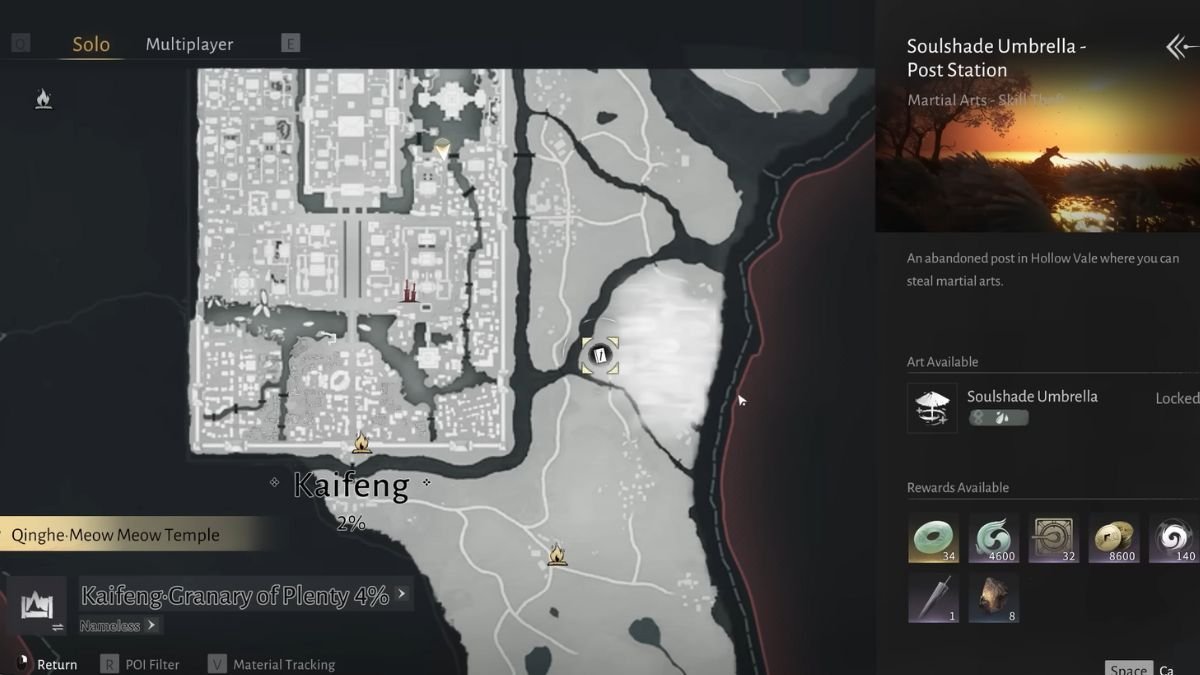Inspect the Soulshade Umbrella art icon
1200x675 pixels.
[x=932, y=408]
